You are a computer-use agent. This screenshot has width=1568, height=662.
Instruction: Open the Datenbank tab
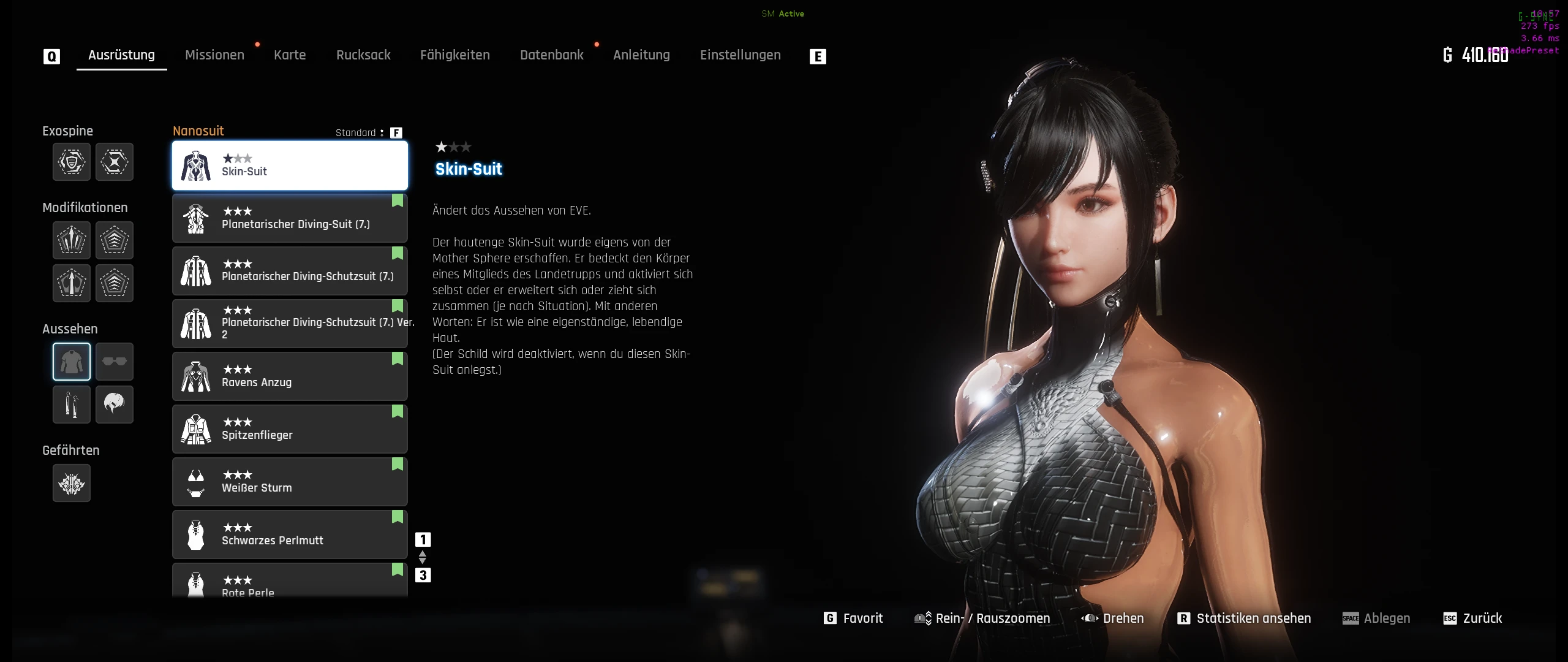coord(551,55)
